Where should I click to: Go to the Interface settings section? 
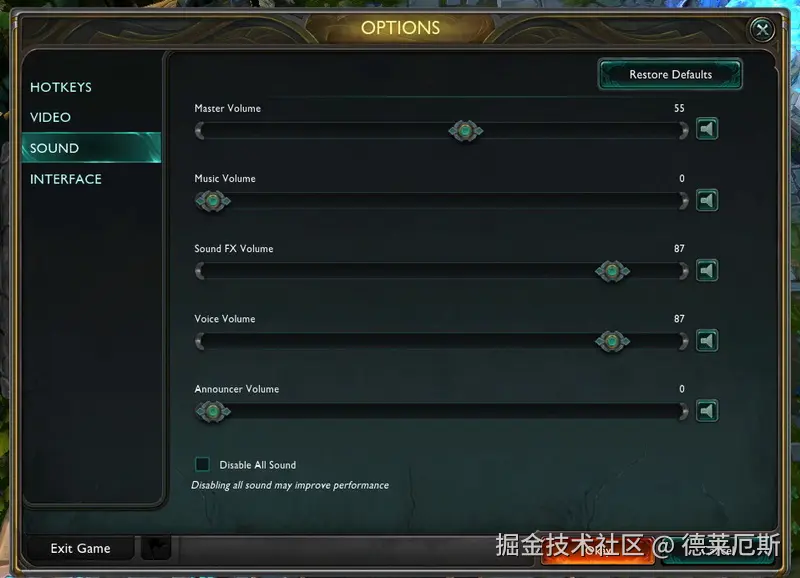pos(66,179)
